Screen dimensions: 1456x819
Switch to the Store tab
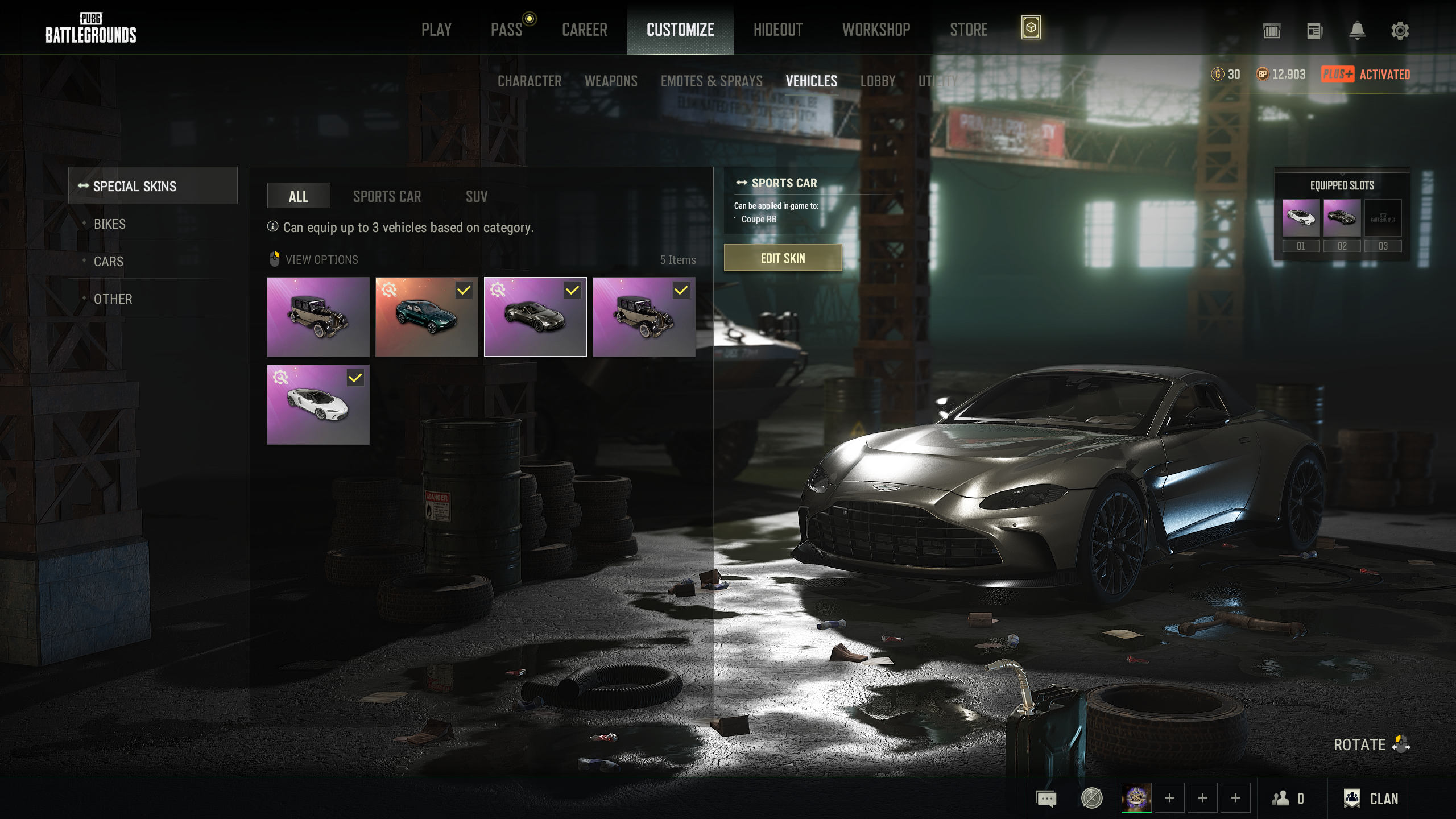click(969, 30)
